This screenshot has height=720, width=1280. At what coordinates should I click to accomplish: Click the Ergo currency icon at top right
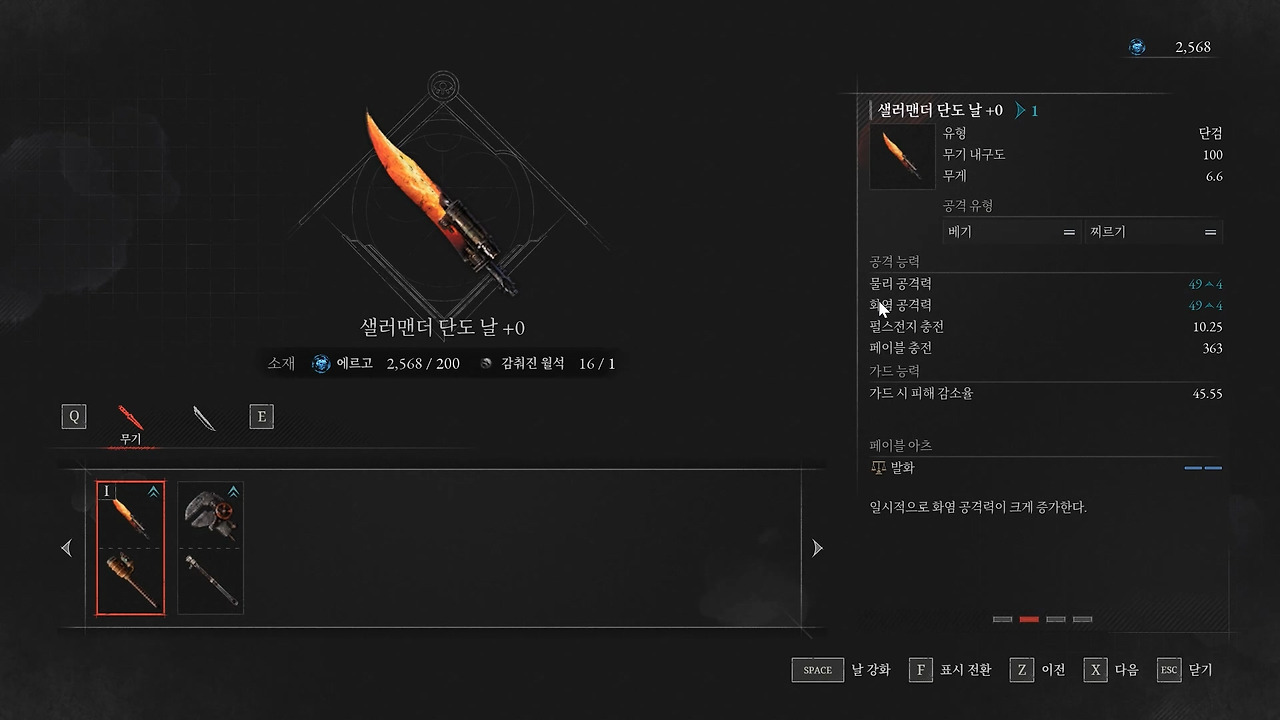coord(1136,46)
